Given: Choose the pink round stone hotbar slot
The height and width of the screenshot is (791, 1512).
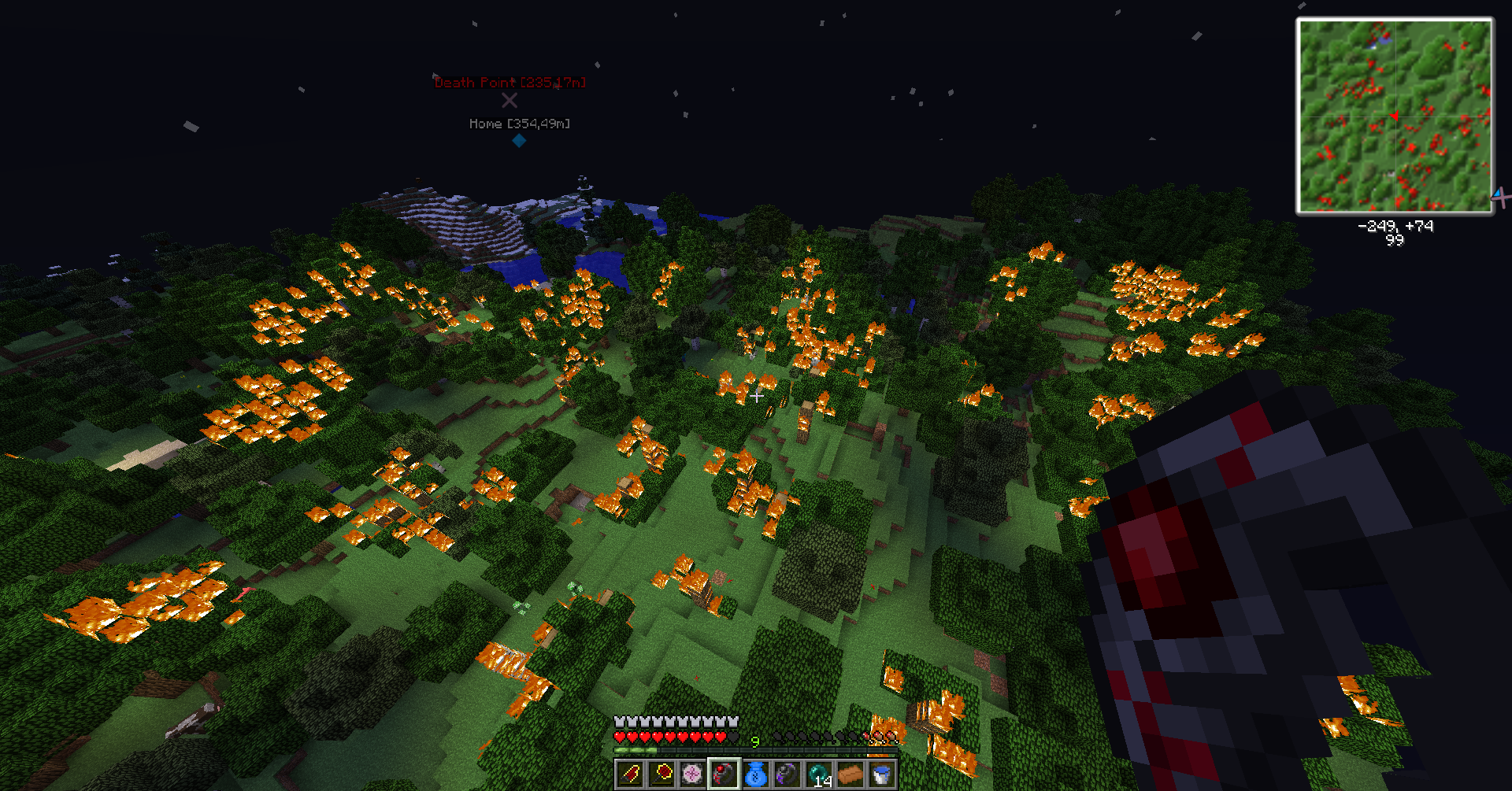Looking at the screenshot, I should pos(693,774).
